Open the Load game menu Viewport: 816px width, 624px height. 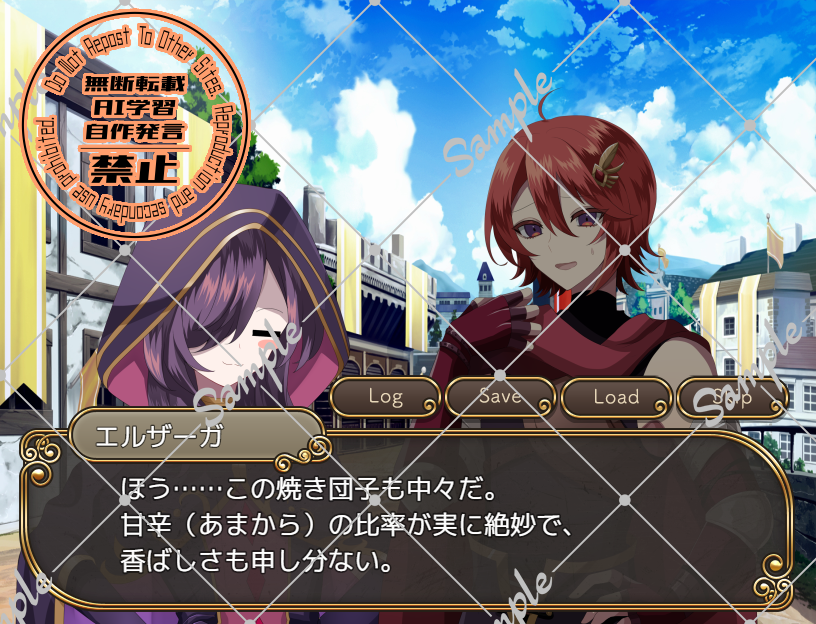[616, 397]
